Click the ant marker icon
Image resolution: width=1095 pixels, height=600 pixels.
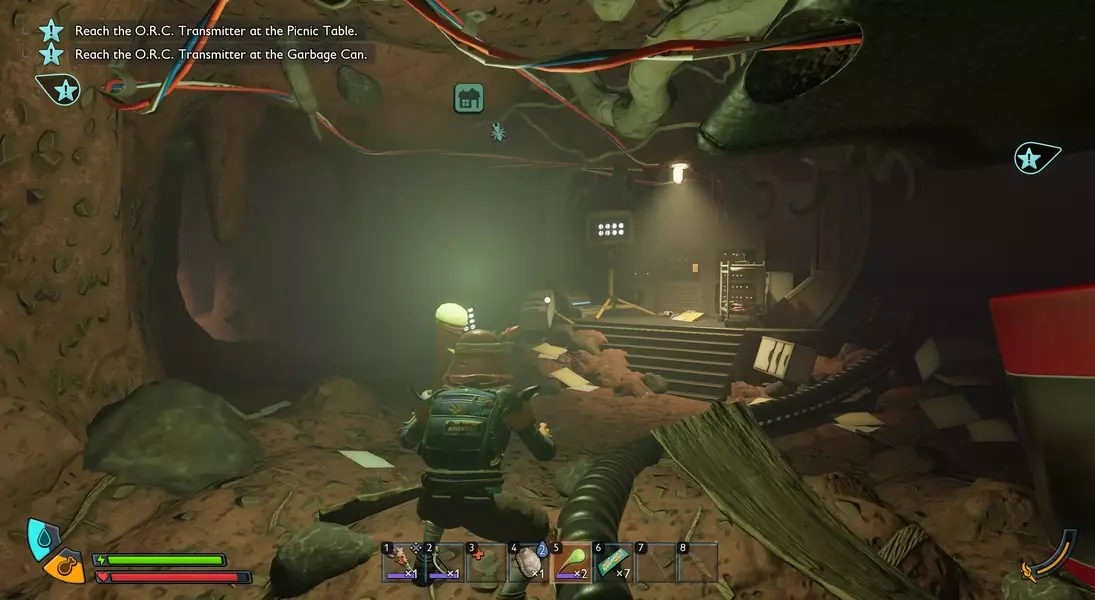click(497, 131)
